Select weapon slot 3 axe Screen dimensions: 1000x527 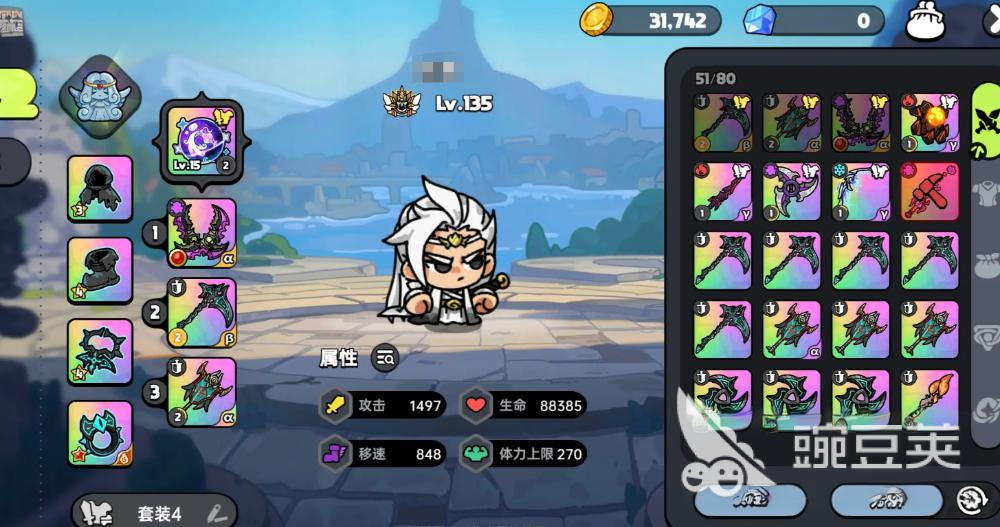point(202,392)
